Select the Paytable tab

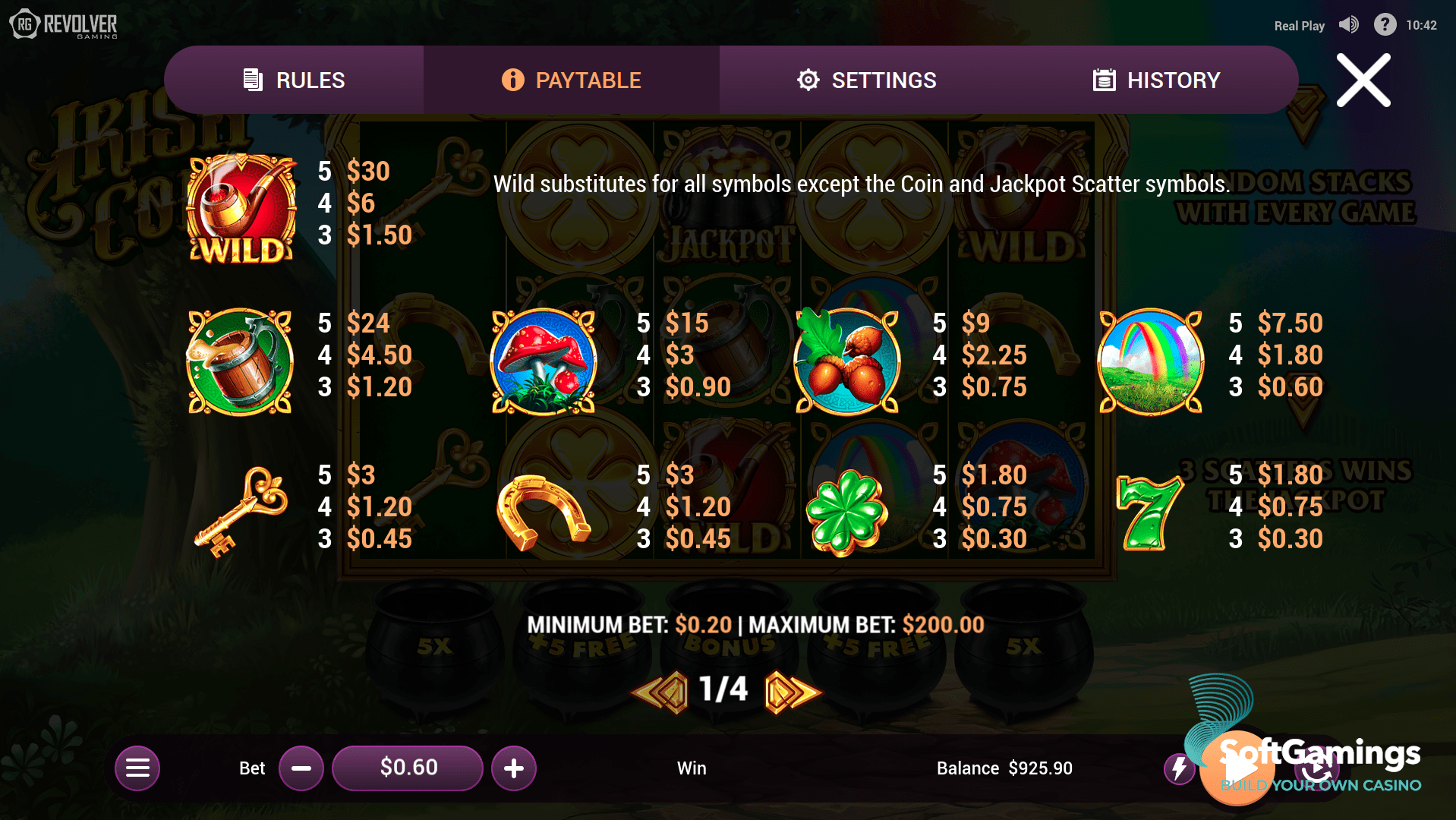[571, 80]
